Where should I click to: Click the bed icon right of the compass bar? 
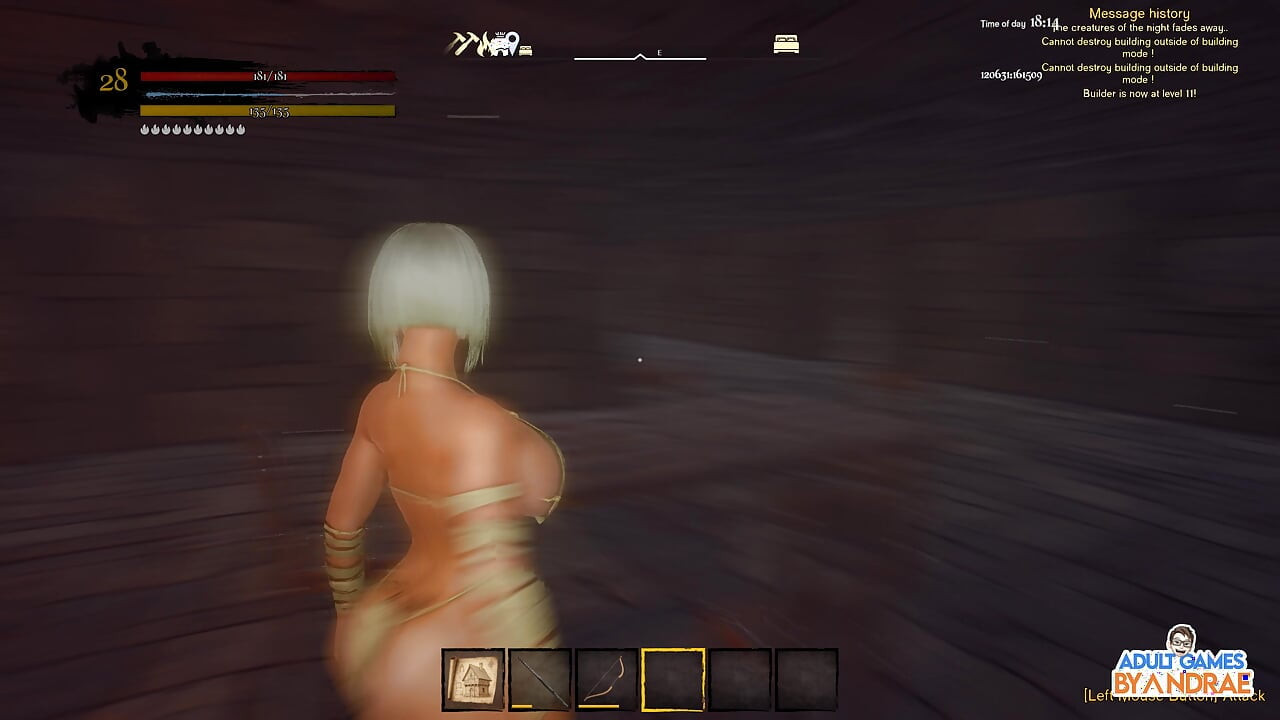click(787, 44)
